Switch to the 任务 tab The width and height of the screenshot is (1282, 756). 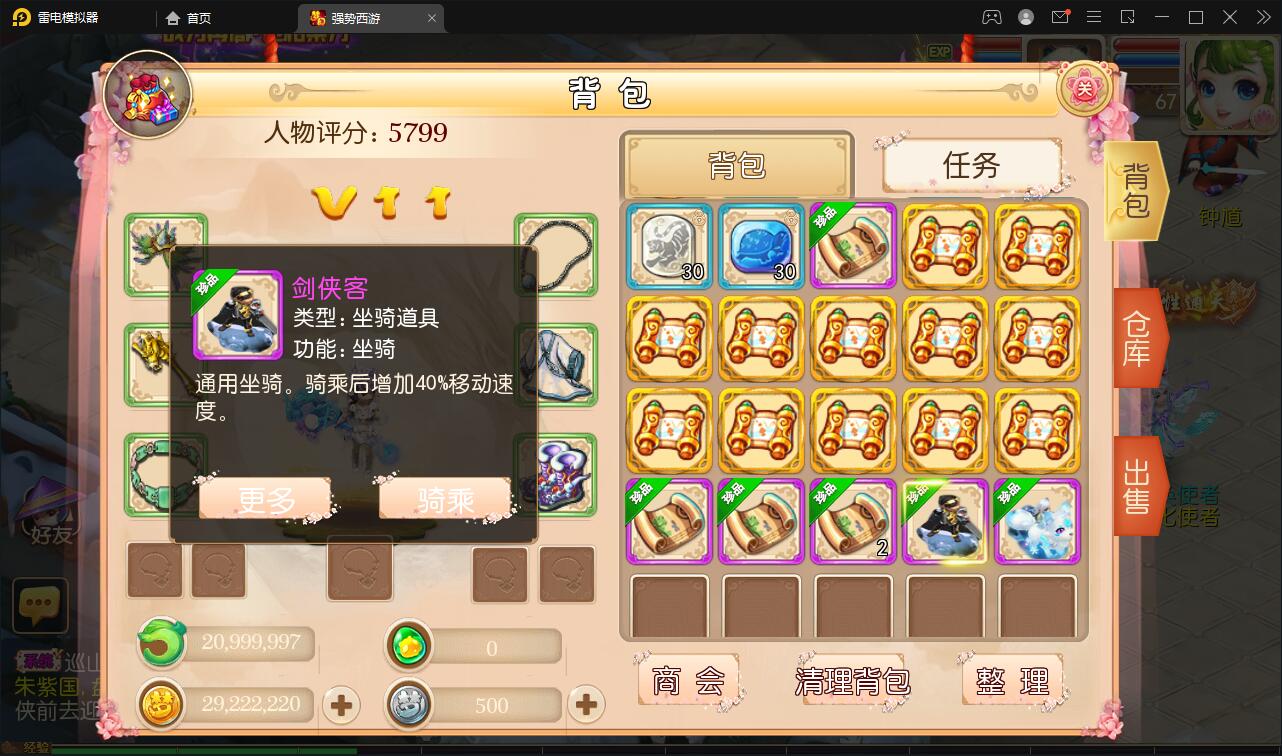[971, 166]
